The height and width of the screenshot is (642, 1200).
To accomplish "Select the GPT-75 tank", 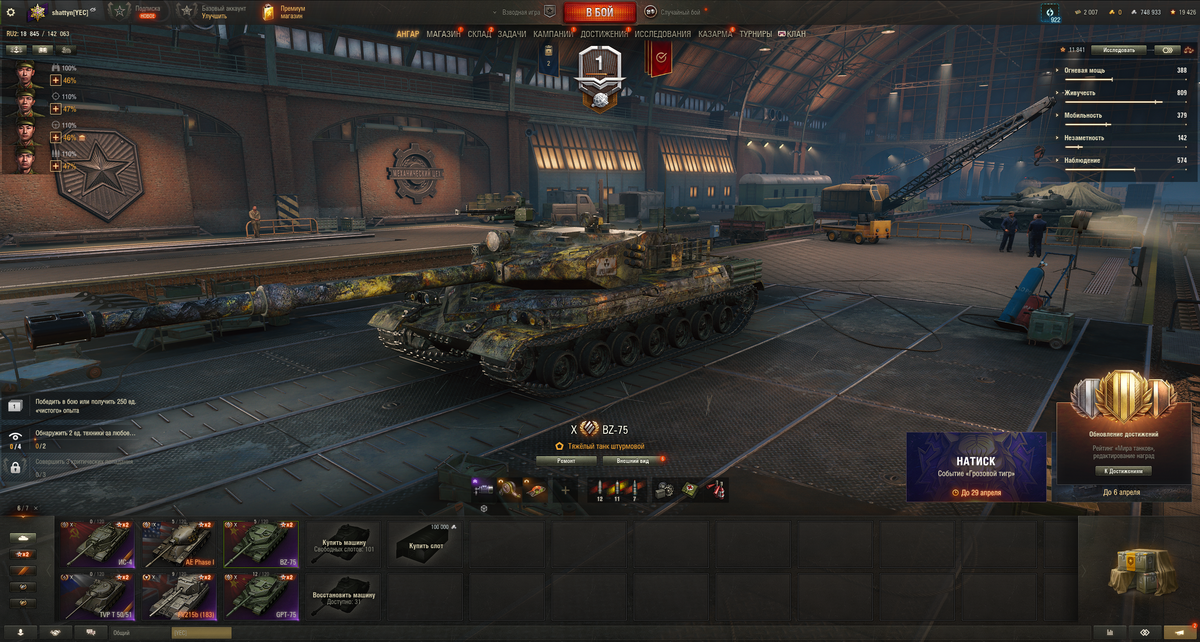I will (261, 595).
